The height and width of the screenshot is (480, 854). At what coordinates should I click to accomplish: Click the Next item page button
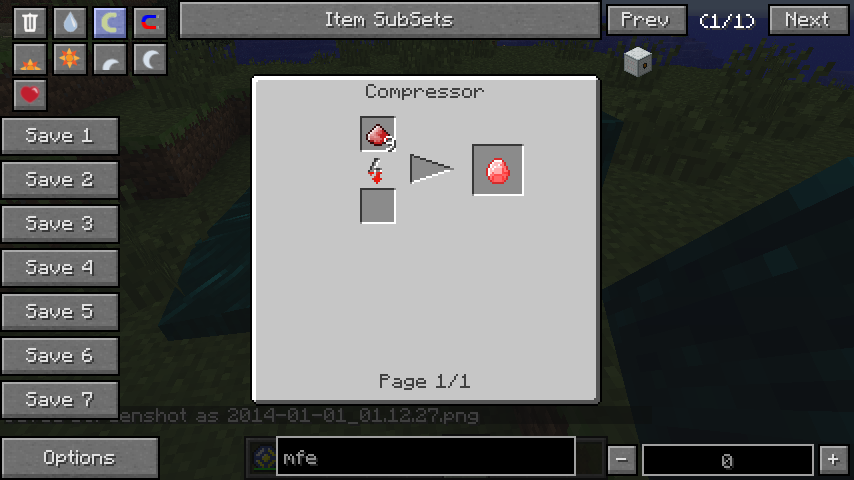click(807, 20)
